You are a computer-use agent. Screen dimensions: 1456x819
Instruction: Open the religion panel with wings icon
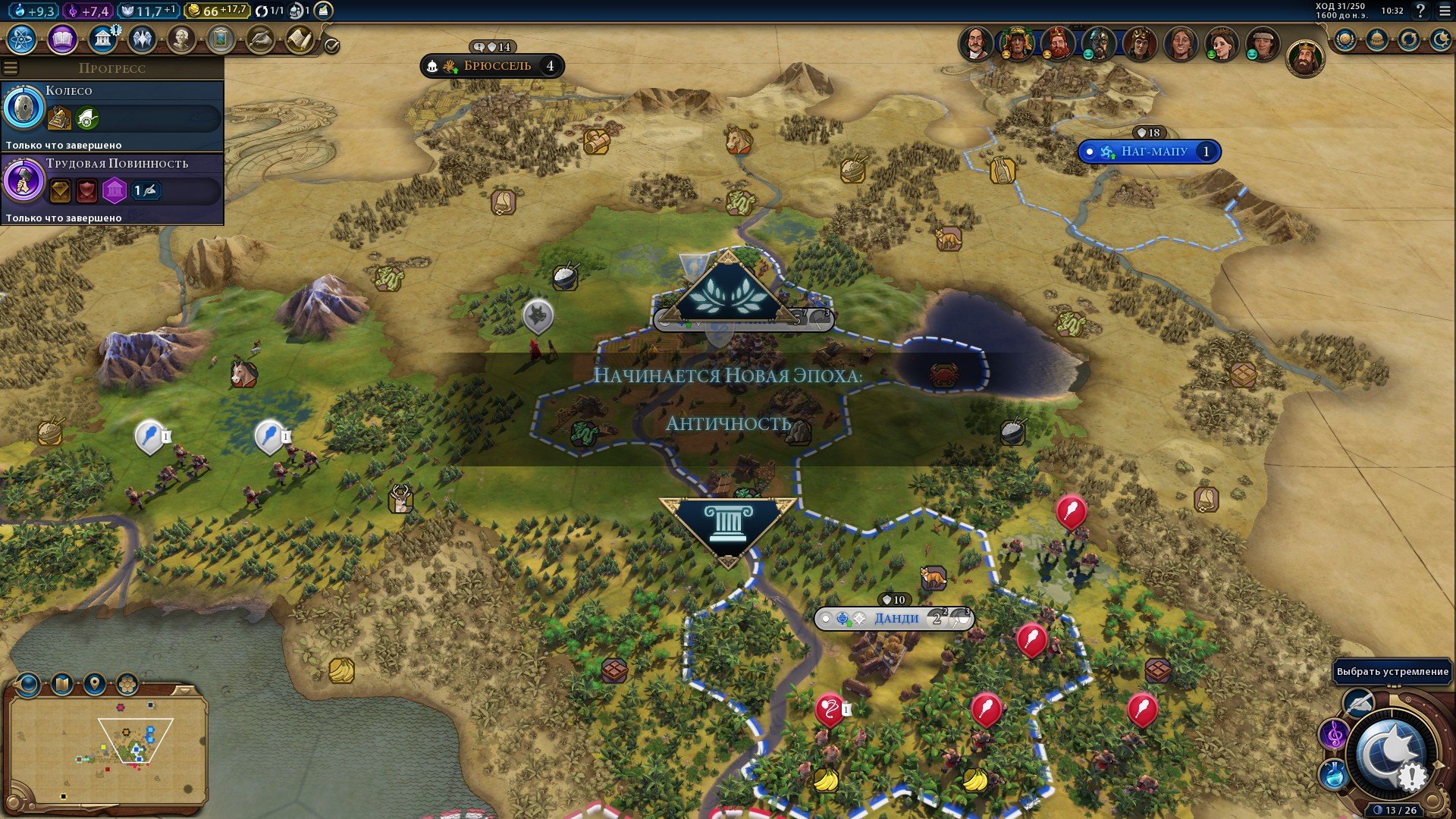coord(143,39)
